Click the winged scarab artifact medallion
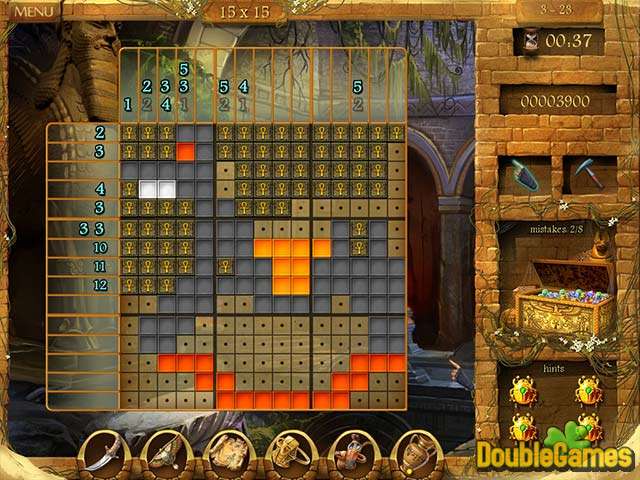This screenshot has width=640, height=480. [166, 451]
